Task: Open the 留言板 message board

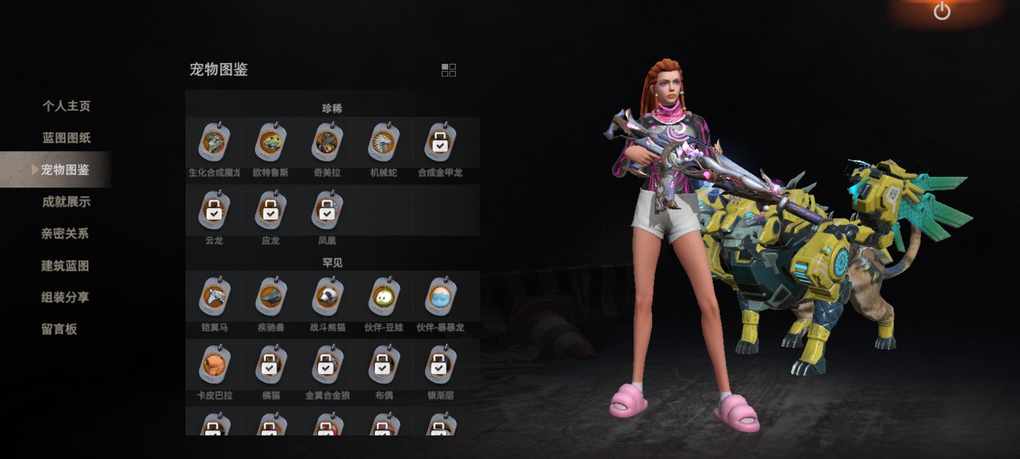Action: tap(59, 329)
